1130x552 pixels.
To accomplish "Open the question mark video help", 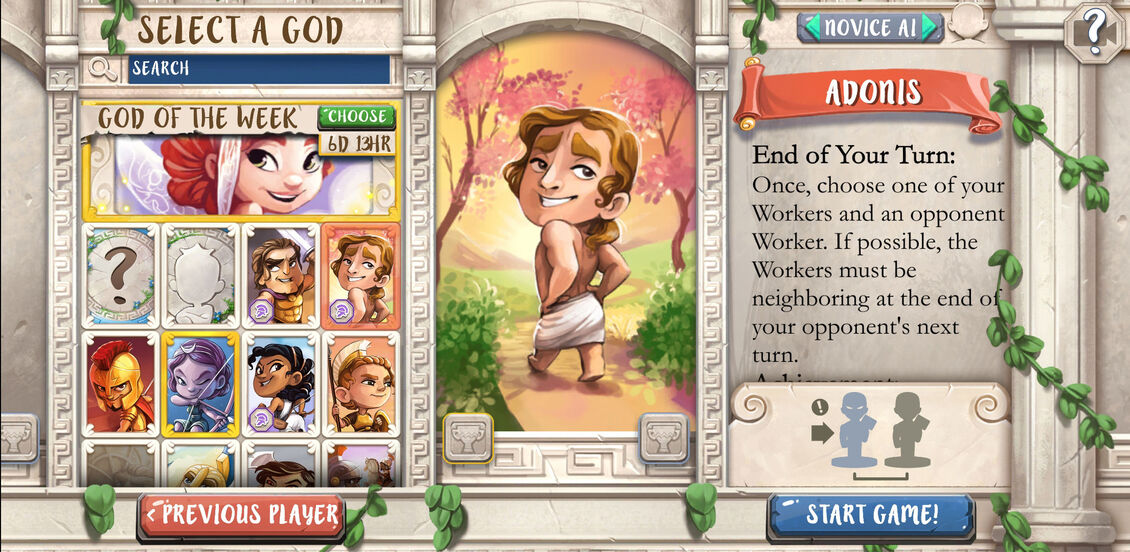I will (x=1094, y=32).
